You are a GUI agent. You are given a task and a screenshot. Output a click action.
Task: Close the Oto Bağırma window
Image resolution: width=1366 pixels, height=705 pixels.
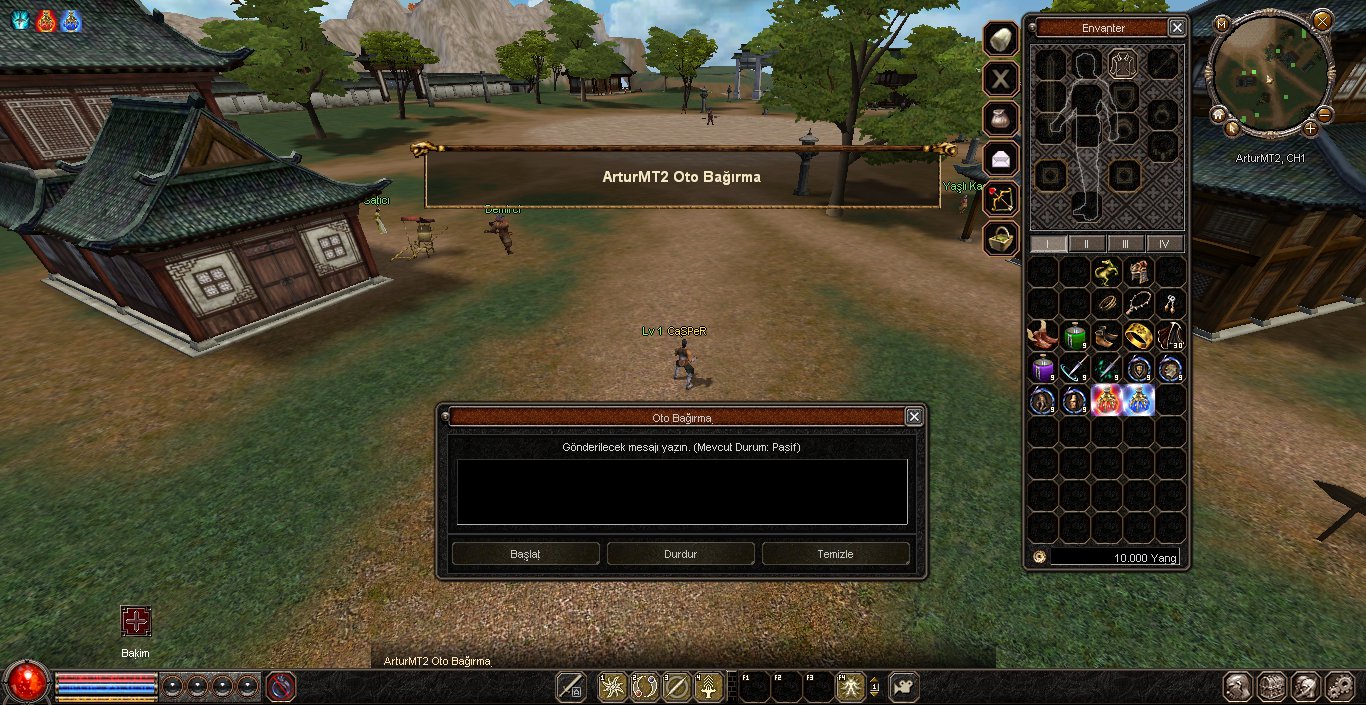tap(913, 417)
